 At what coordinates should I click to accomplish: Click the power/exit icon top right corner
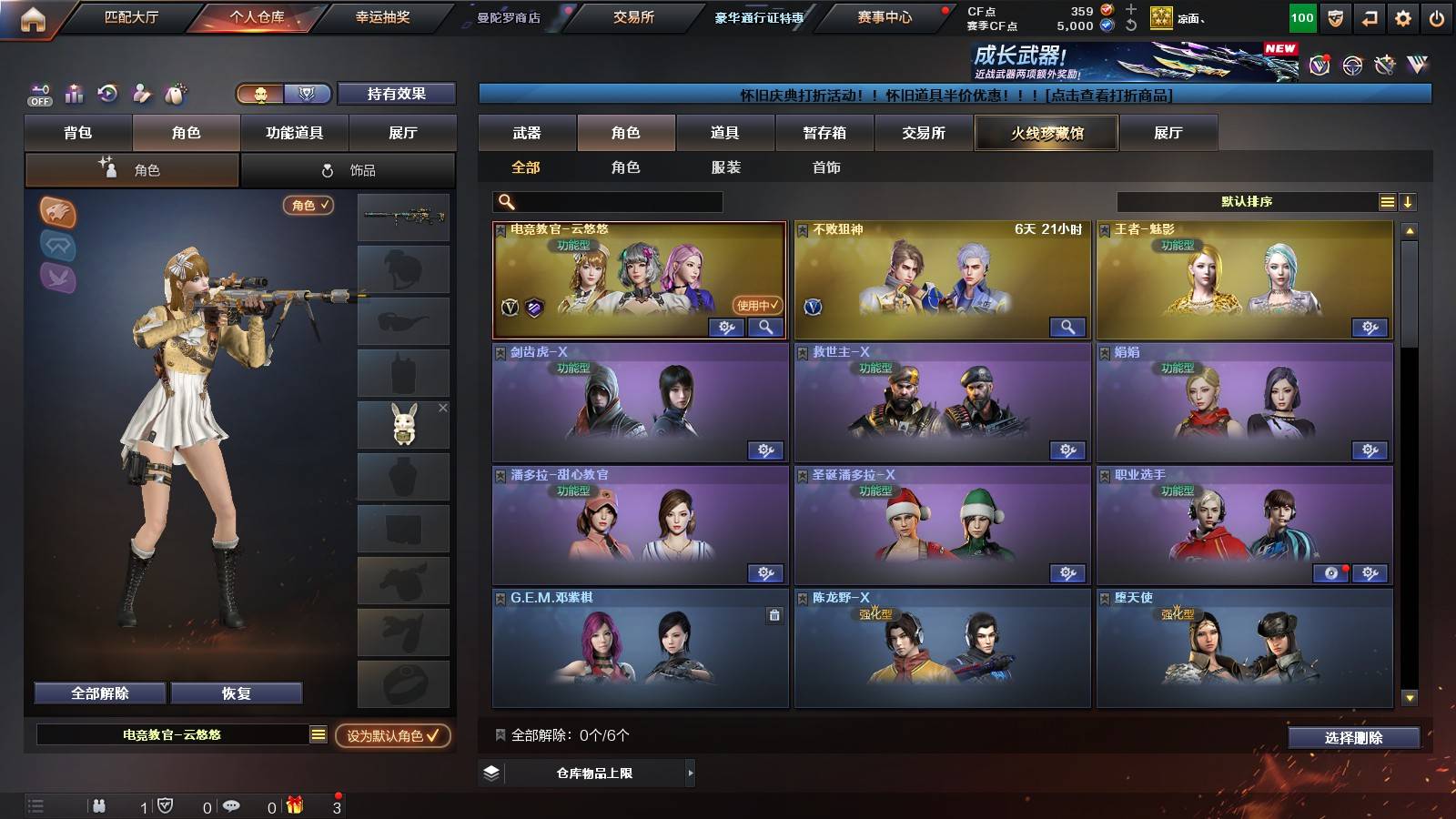pyautogui.click(x=1435, y=16)
